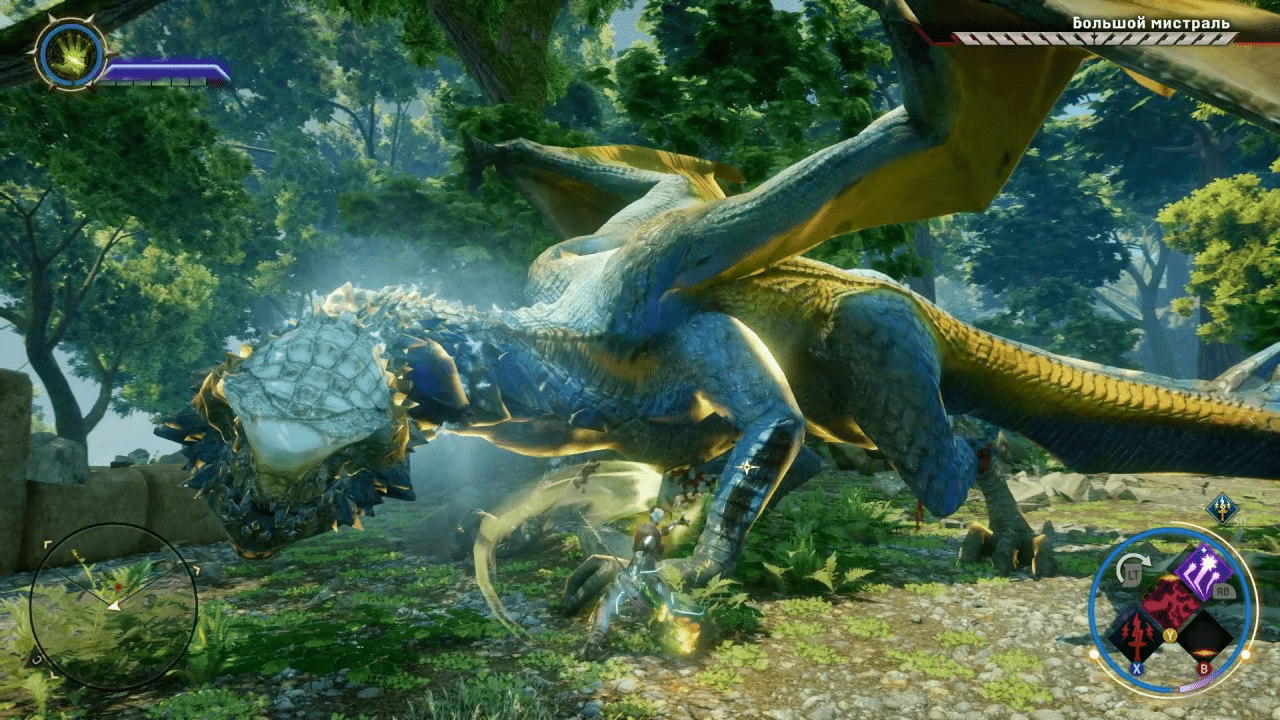This screenshot has height=720, width=1280.
Task: Activate the purple shooting stars ability
Action: pos(1201,572)
